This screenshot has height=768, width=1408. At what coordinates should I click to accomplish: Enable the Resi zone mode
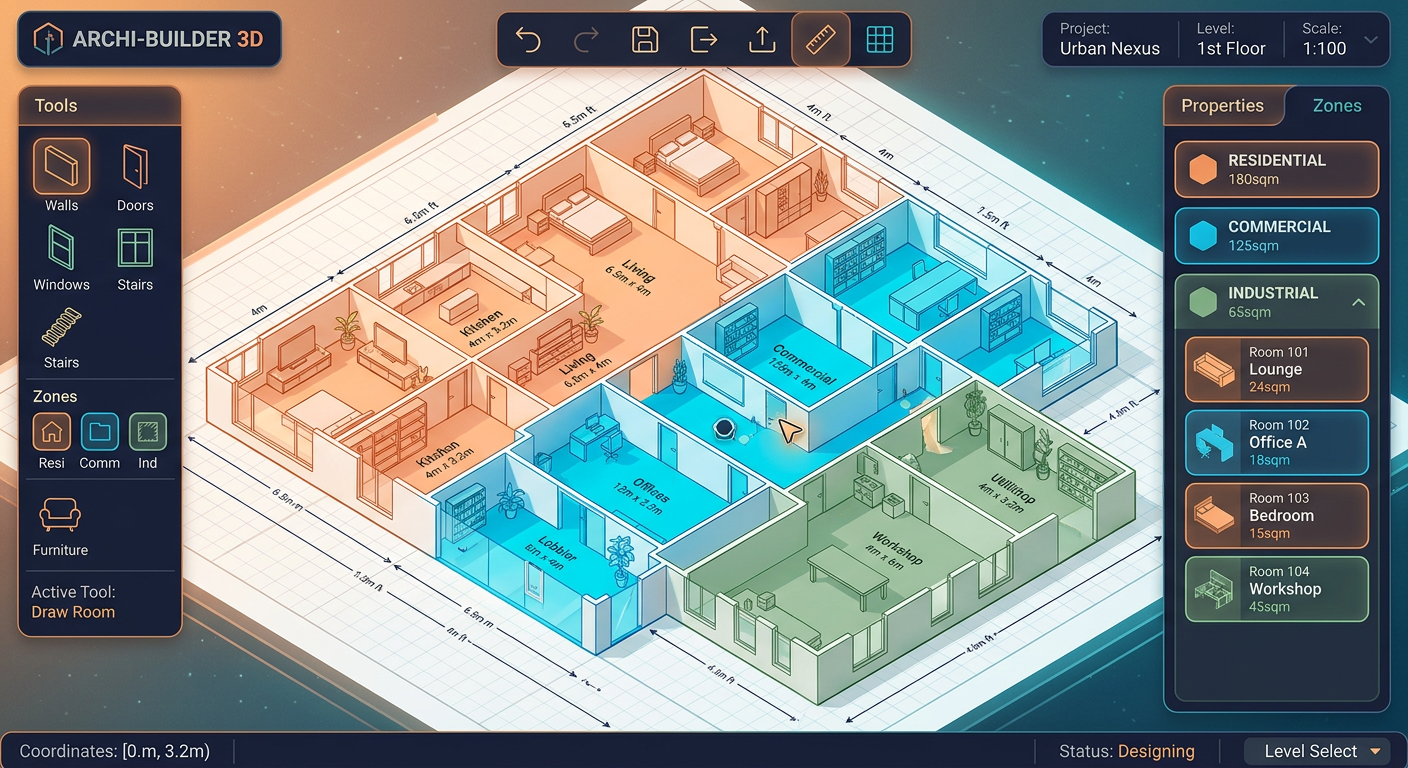(x=51, y=433)
